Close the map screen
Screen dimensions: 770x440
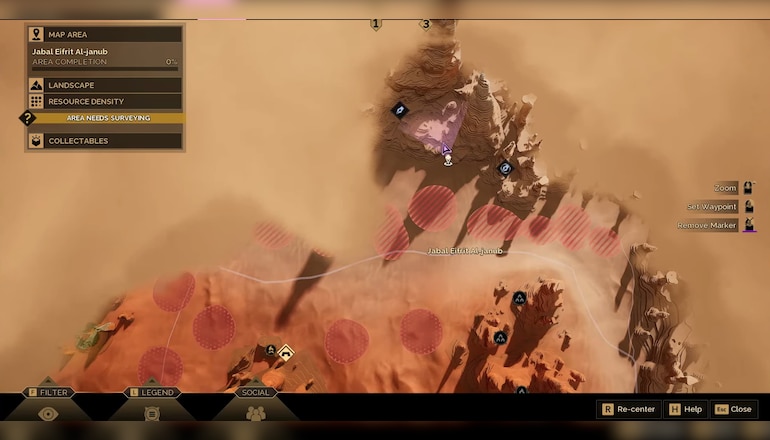tap(733, 409)
